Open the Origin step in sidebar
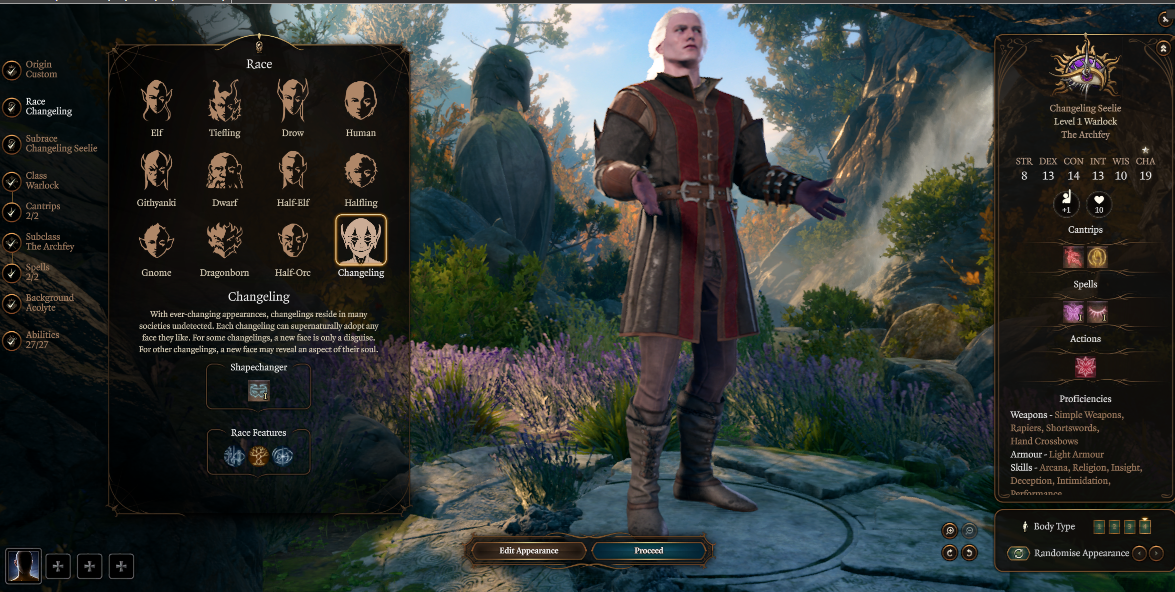Screen dimensions: 1175x592 pyautogui.click(x=40, y=69)
